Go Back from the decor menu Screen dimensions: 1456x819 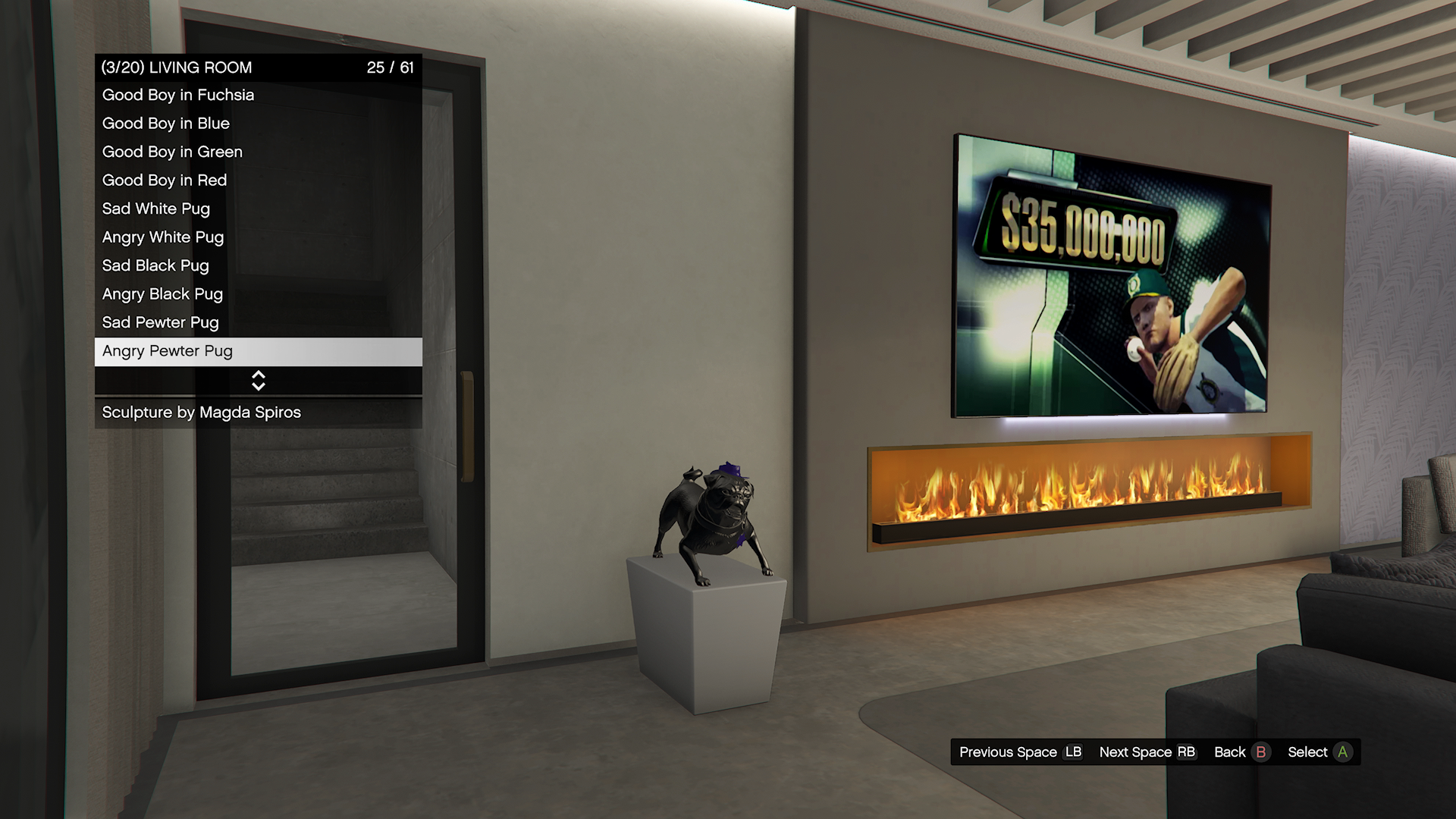click(1241, 752)
